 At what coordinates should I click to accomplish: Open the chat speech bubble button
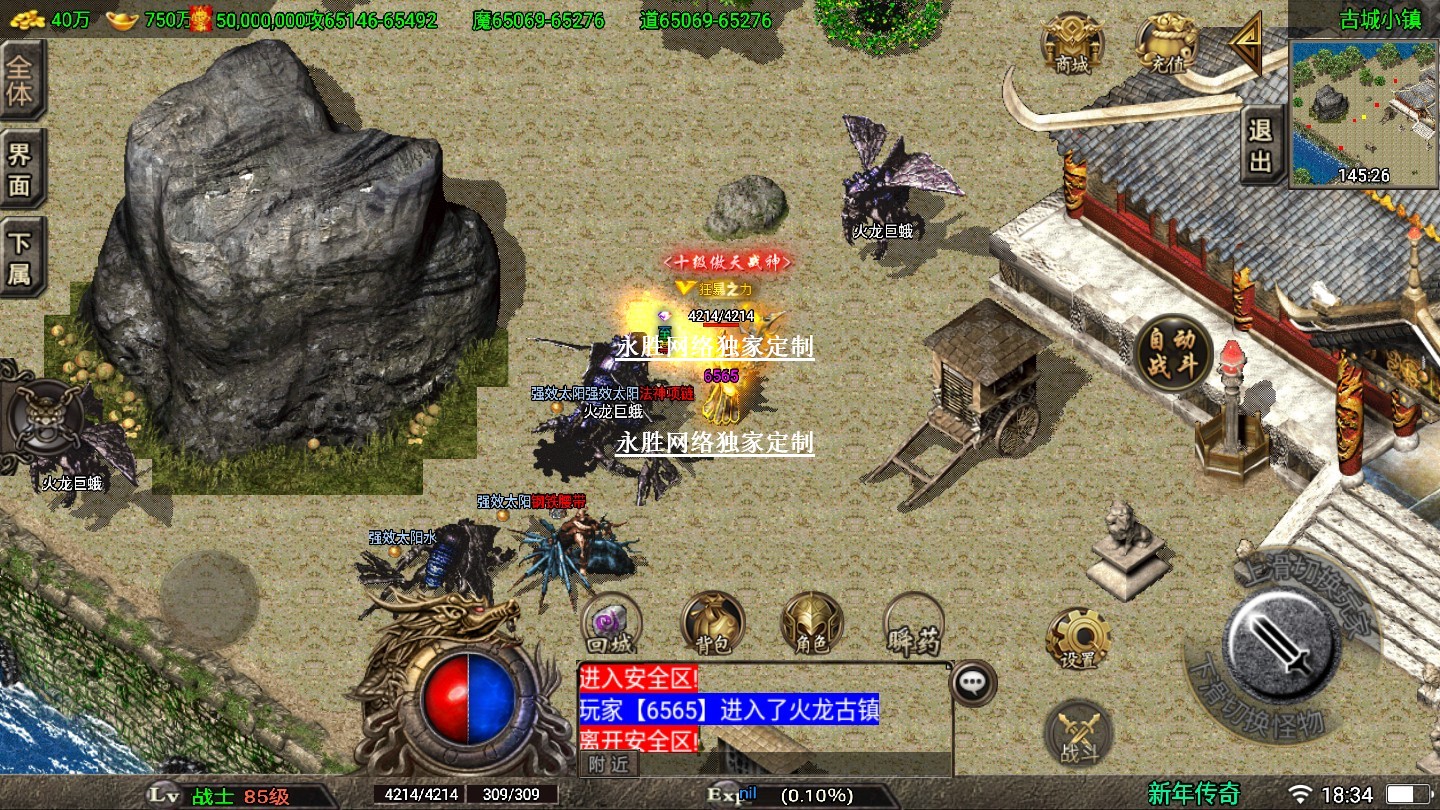point(970,683)
